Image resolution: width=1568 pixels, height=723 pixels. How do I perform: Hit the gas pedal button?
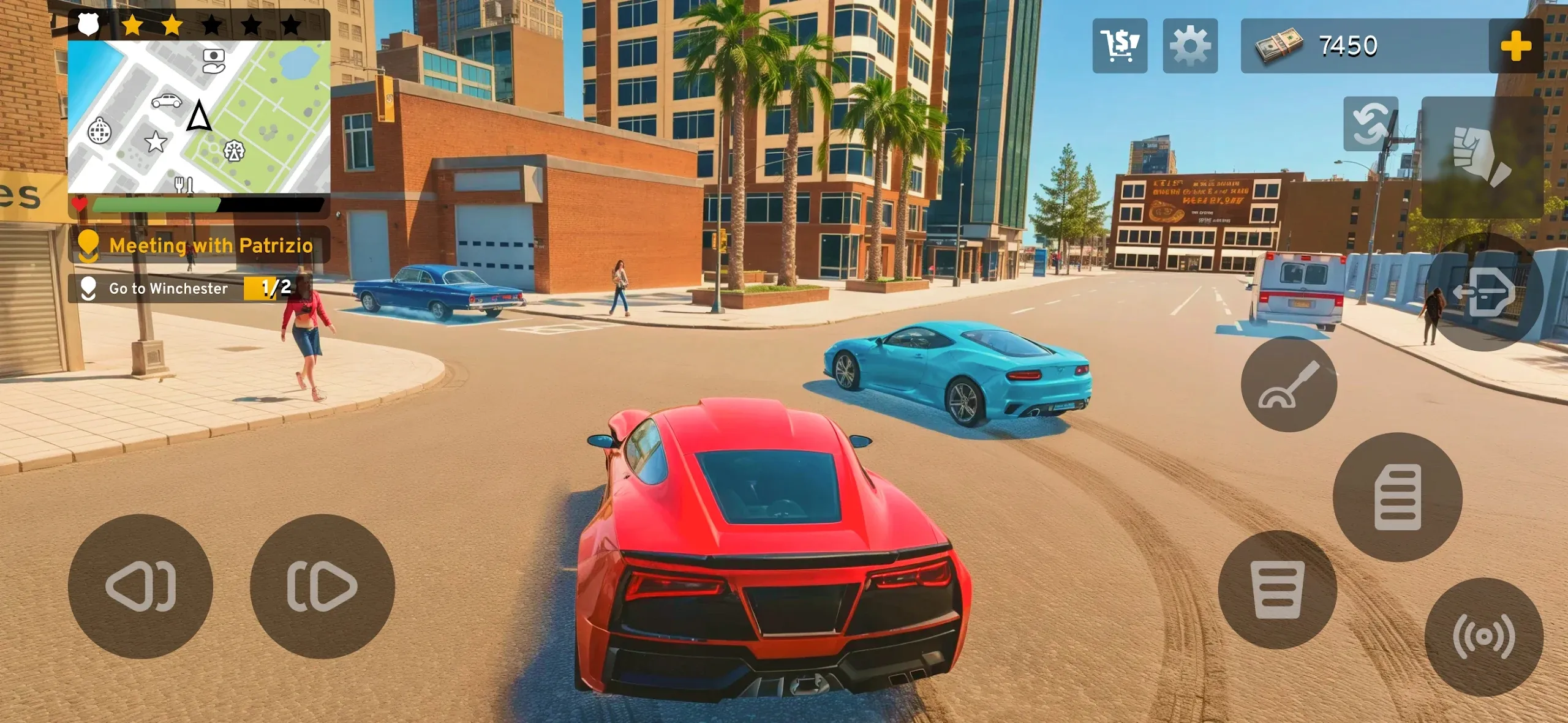1398,497
